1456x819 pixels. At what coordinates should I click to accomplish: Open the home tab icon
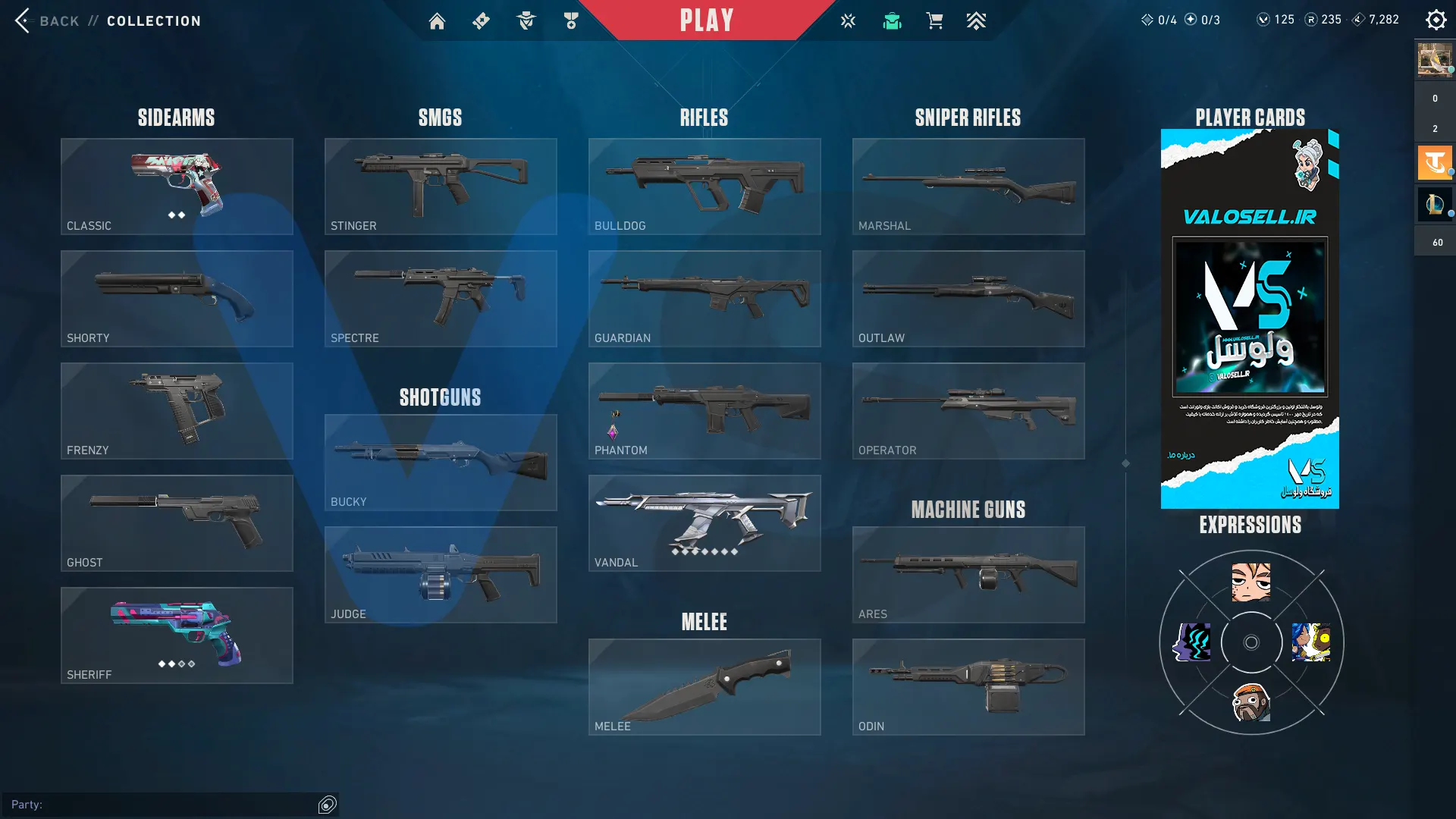pos(437,21)
